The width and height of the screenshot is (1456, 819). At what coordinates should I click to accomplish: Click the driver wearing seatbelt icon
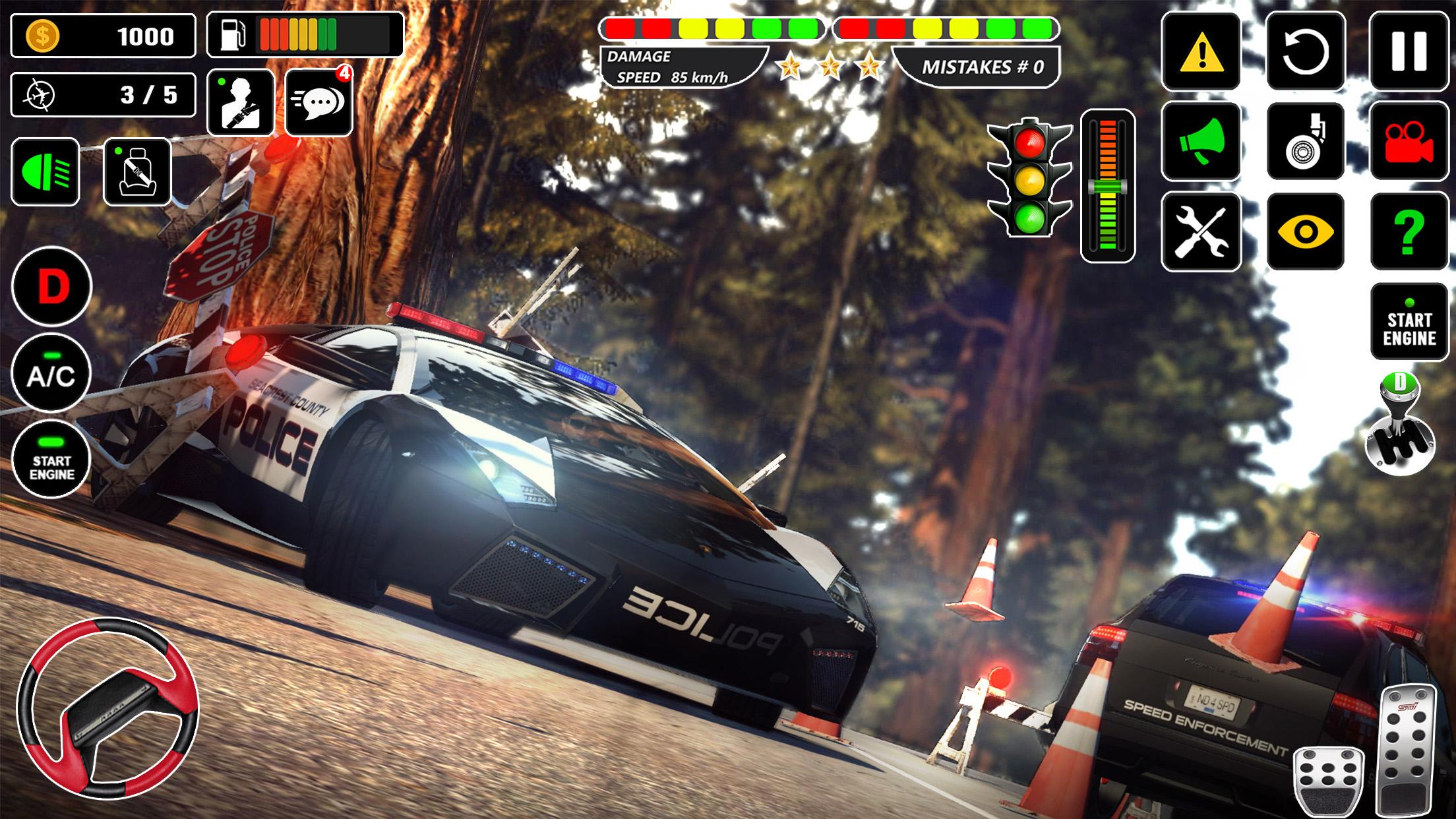point(241,103)
